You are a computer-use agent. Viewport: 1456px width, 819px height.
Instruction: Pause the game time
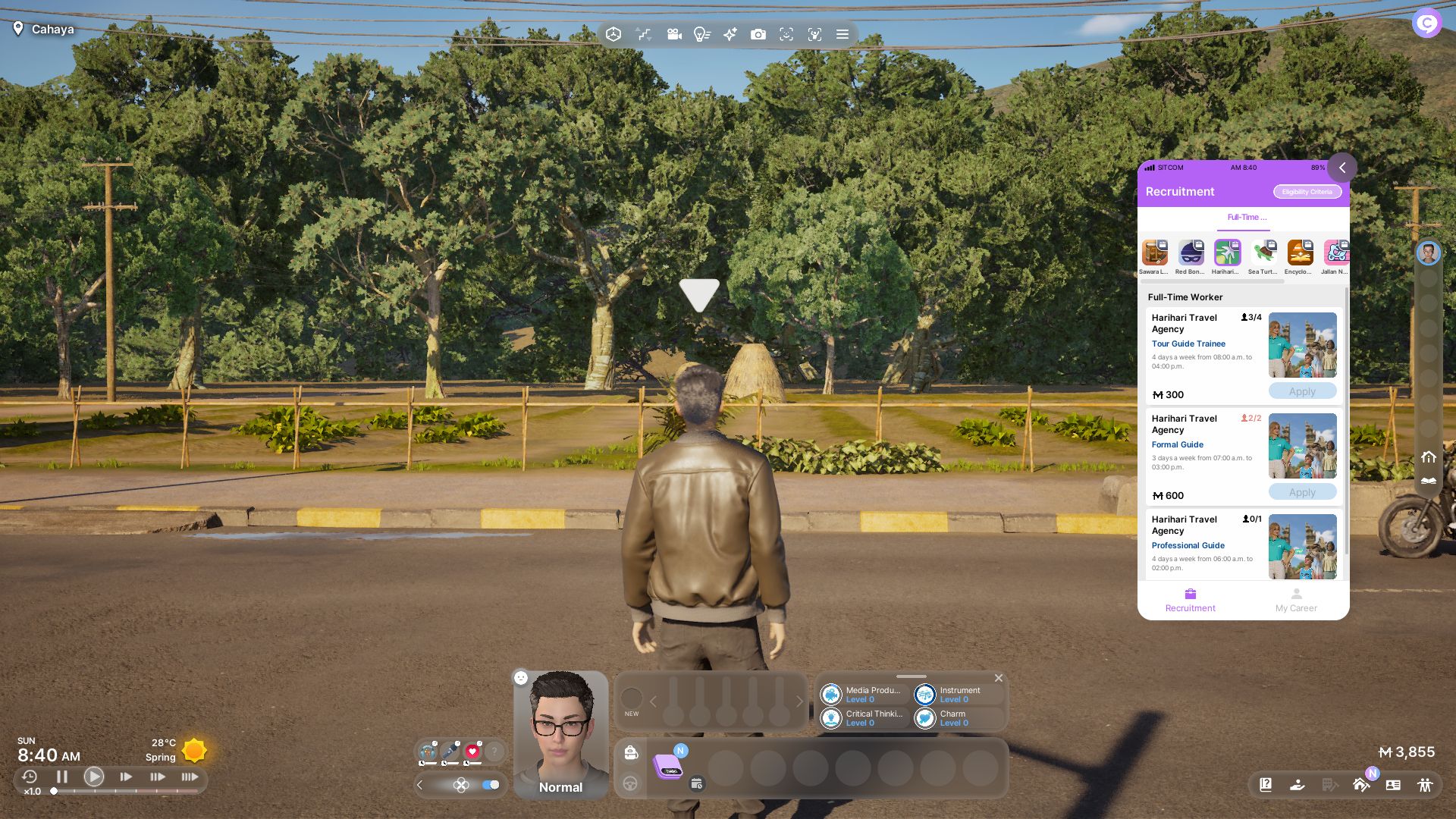(x=62, y=777)
